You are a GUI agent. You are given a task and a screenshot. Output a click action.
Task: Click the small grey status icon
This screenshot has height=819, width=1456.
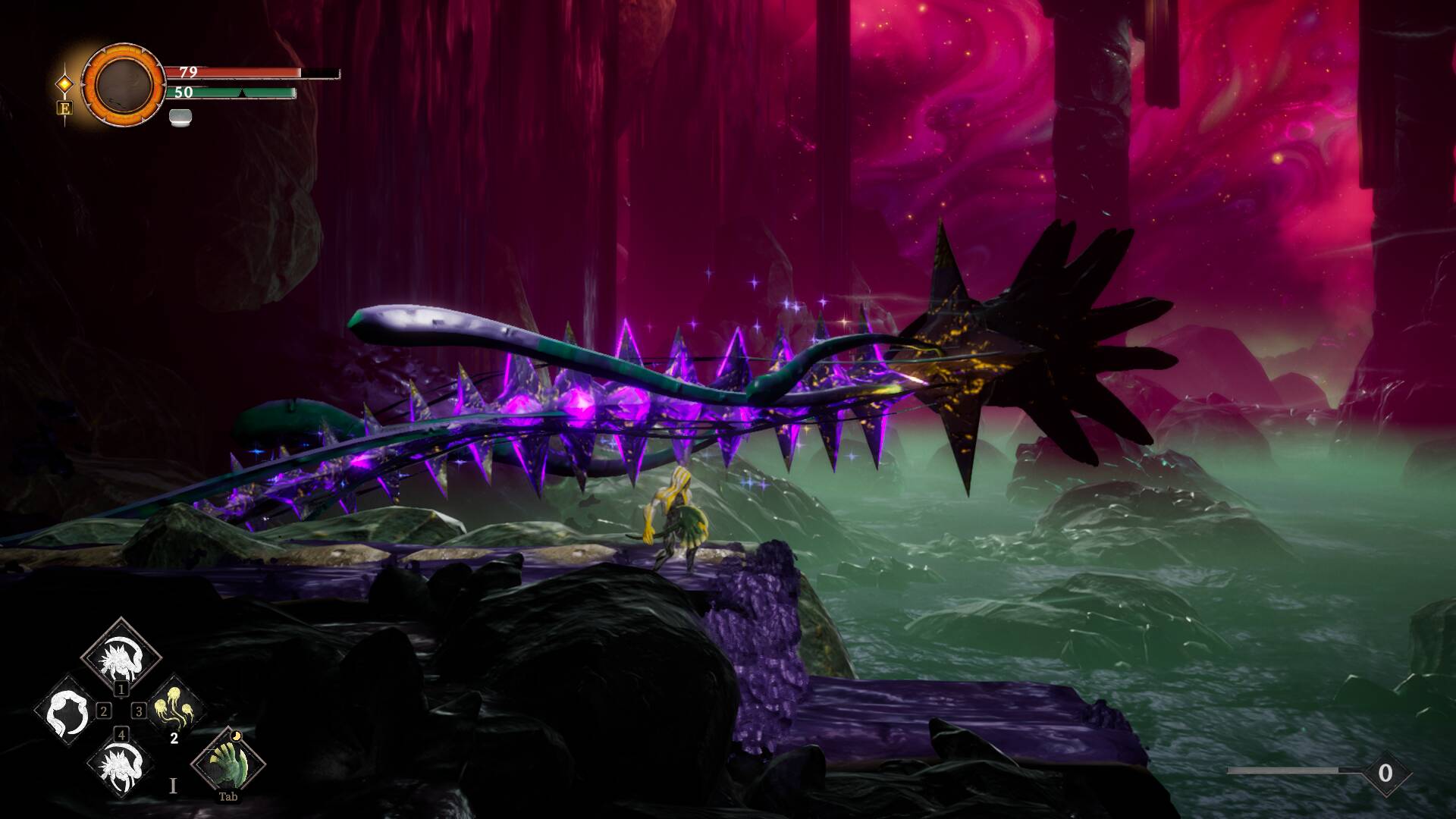(180, 117)
